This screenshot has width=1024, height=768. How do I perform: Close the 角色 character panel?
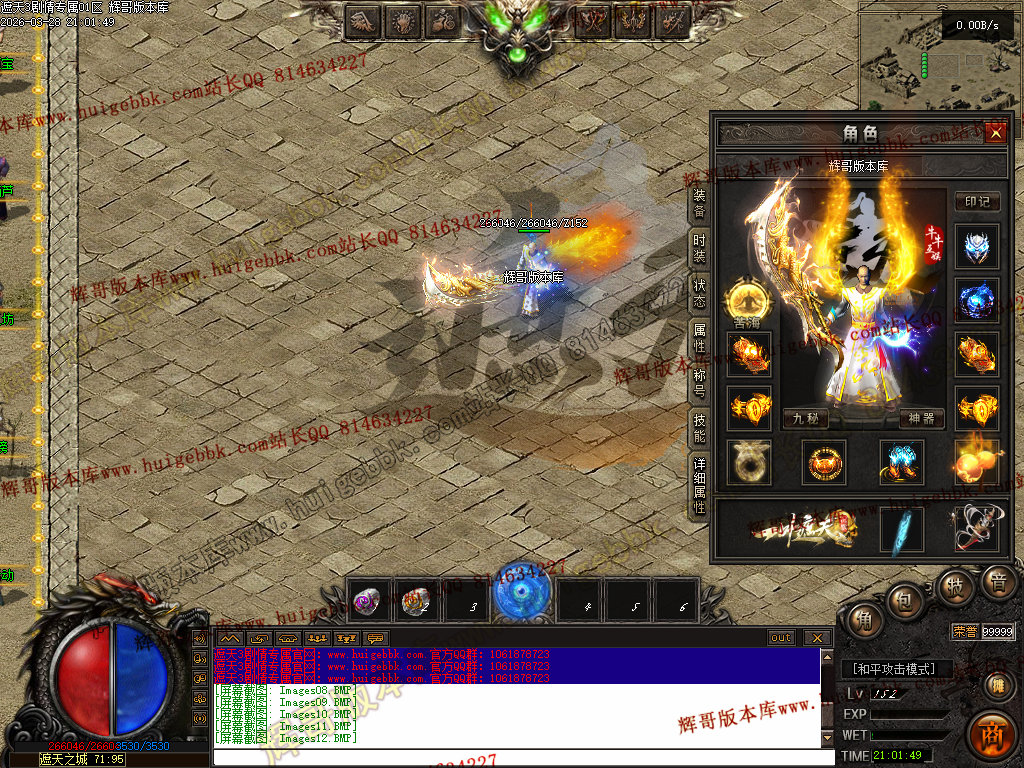click(994, 133)
